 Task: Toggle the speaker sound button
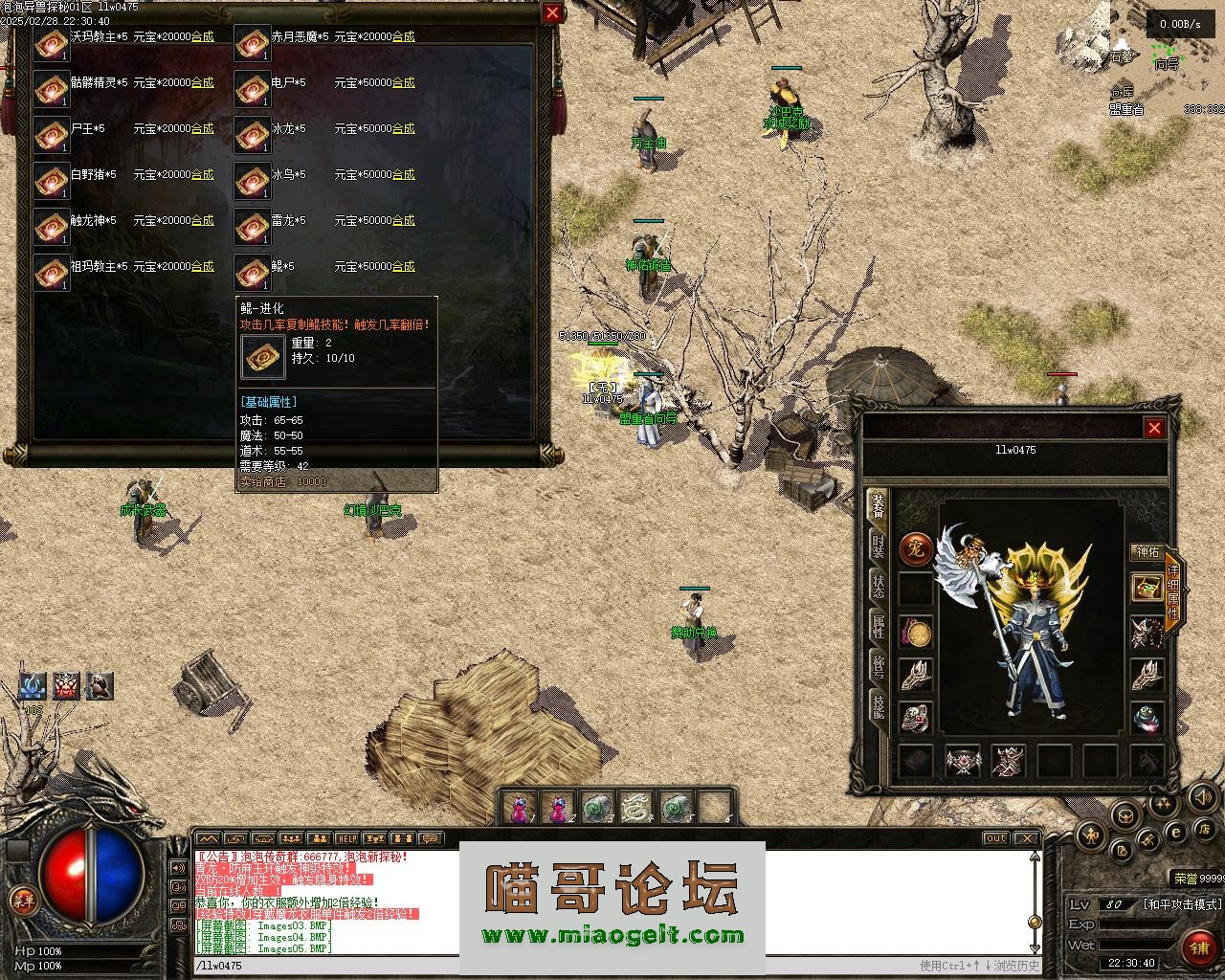(1202, 796)
